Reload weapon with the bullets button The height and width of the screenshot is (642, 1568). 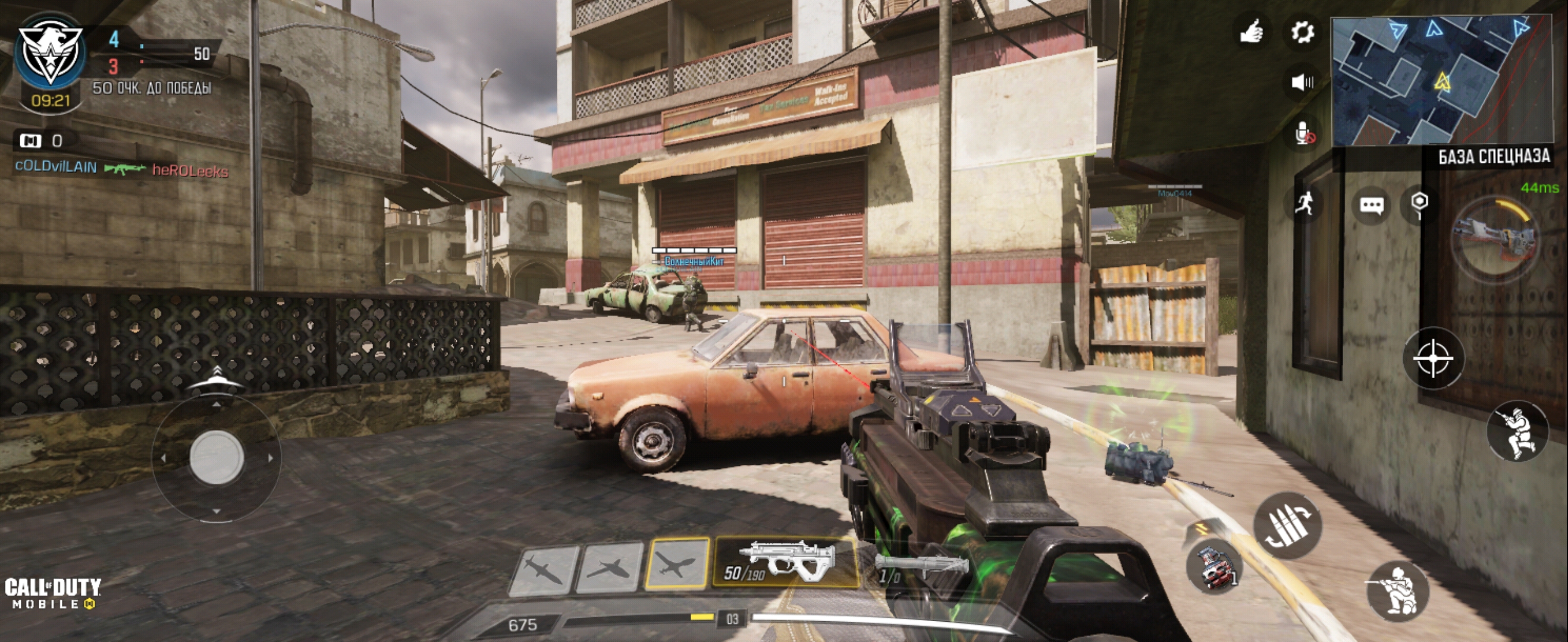coord(1286,525)
